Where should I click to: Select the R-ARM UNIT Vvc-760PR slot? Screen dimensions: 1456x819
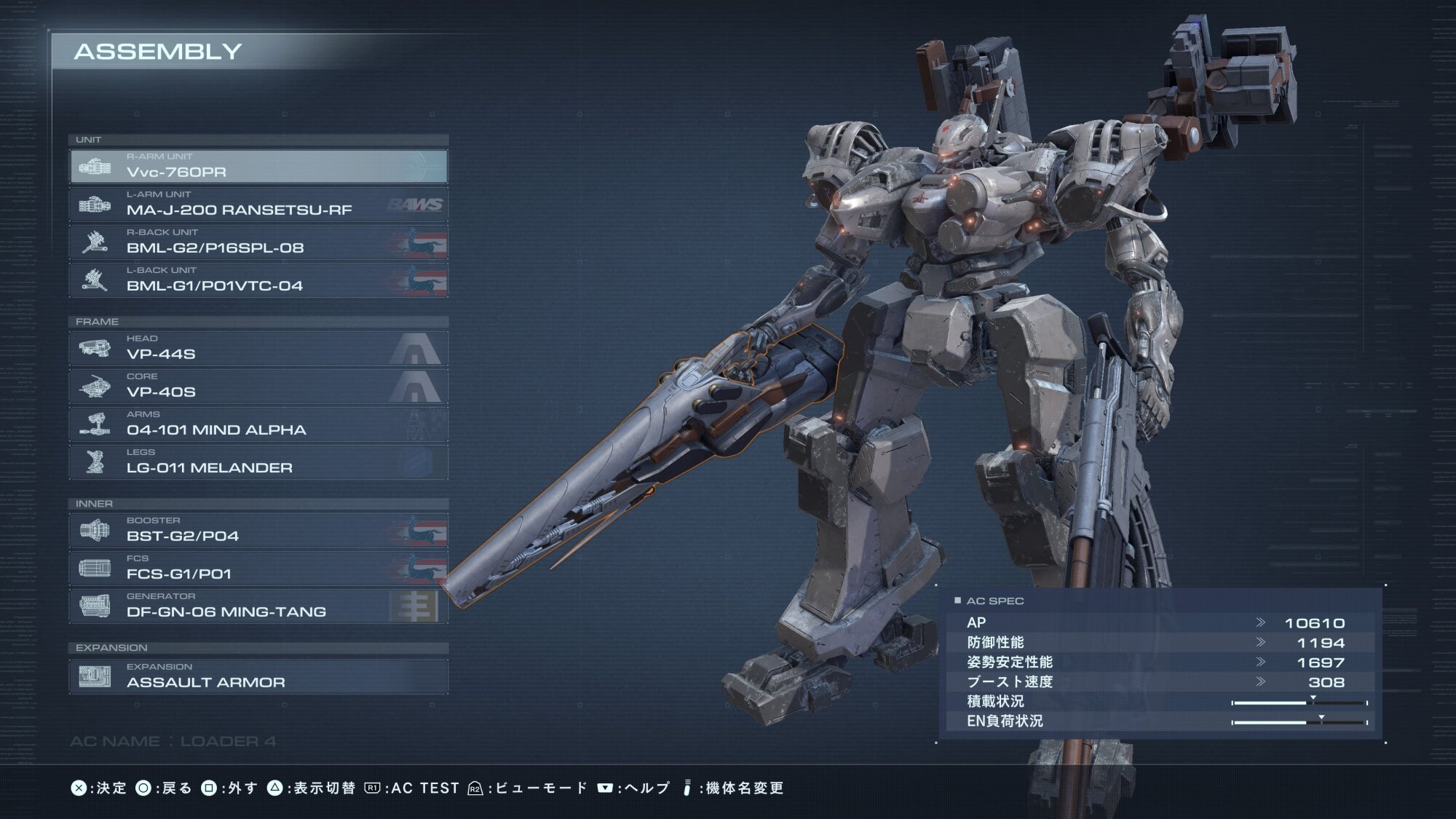pos(258,167)
